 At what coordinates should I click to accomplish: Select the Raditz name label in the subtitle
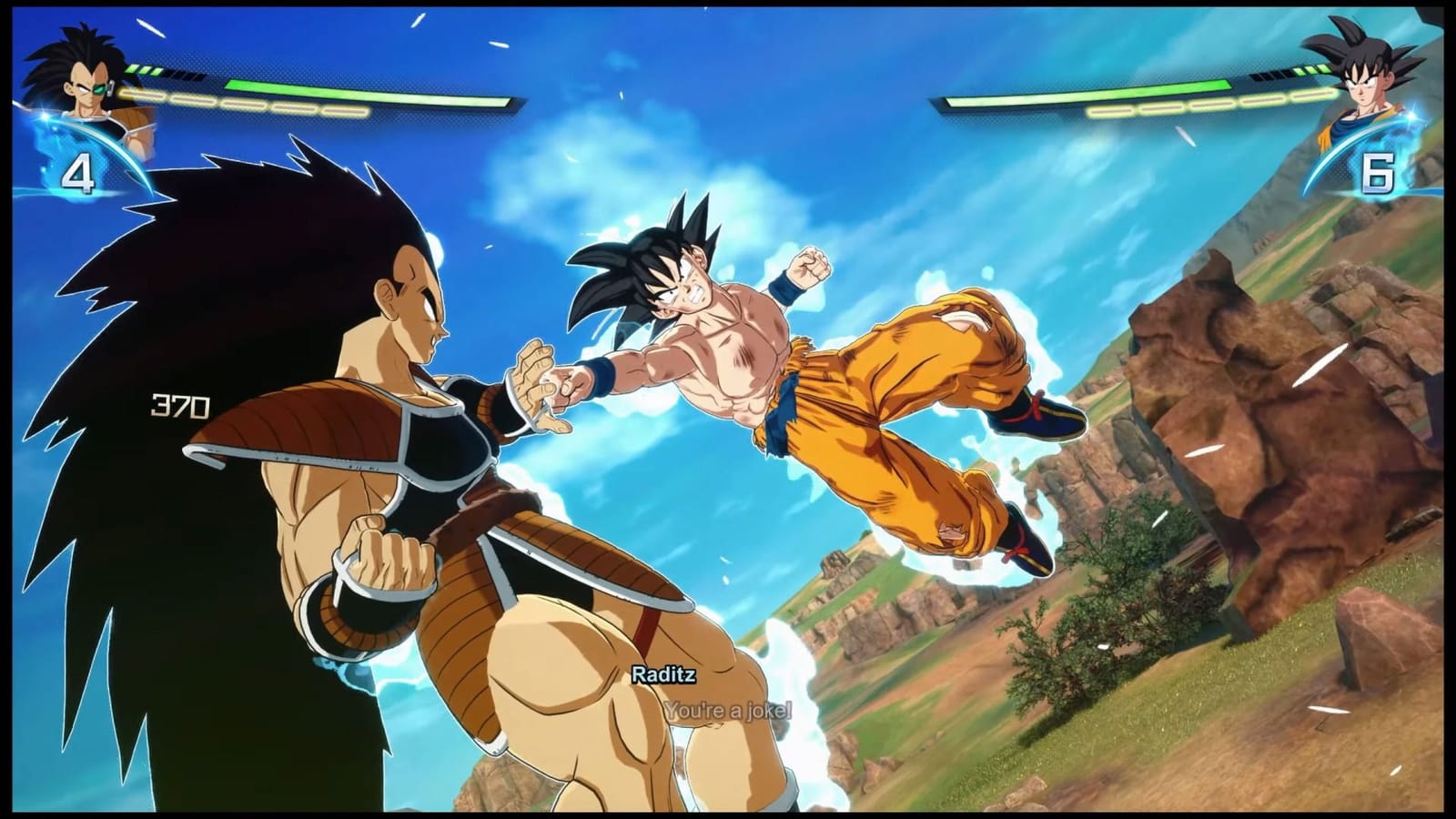point(663,677)
